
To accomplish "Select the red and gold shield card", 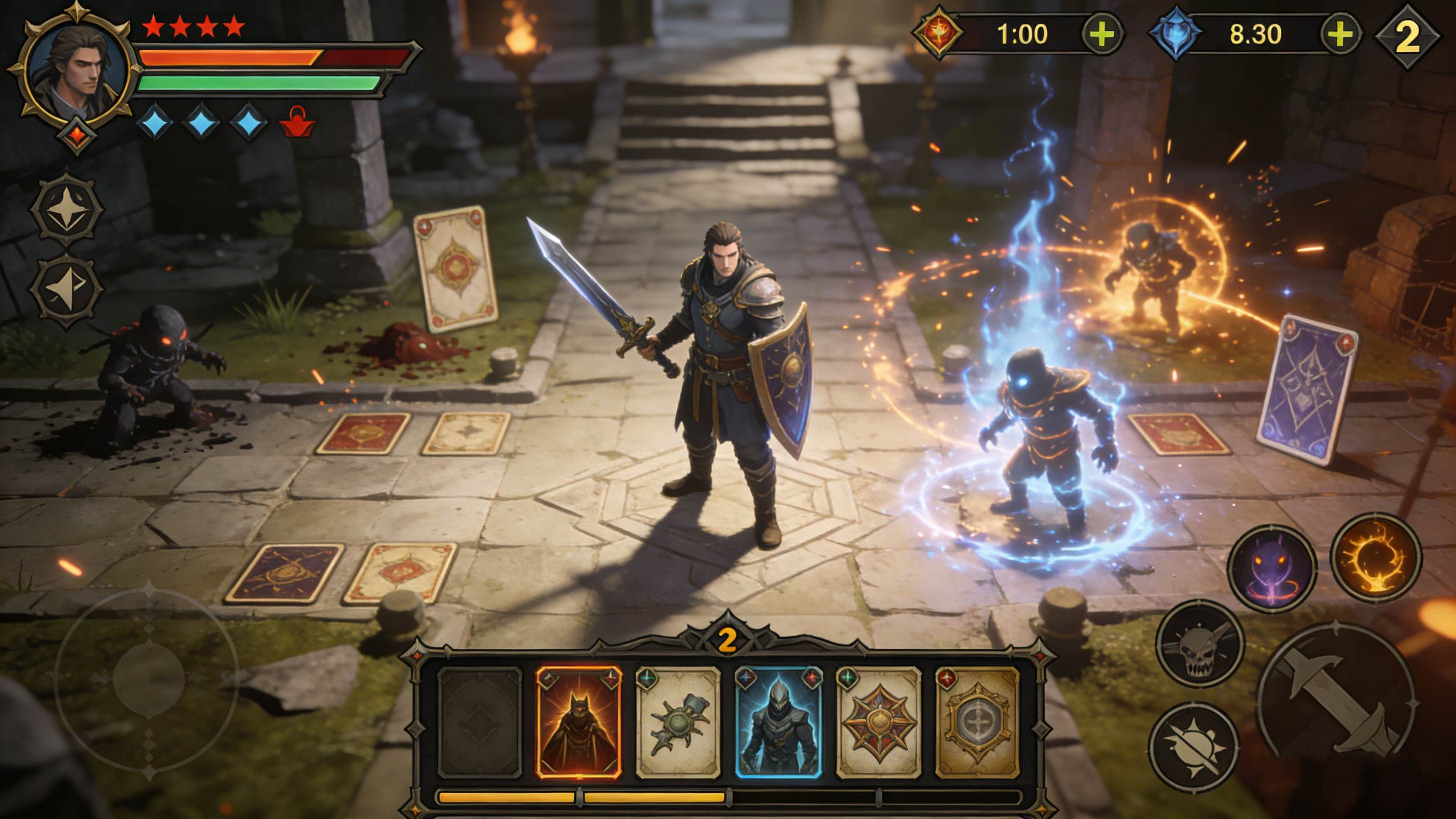I will pos(878,722).
